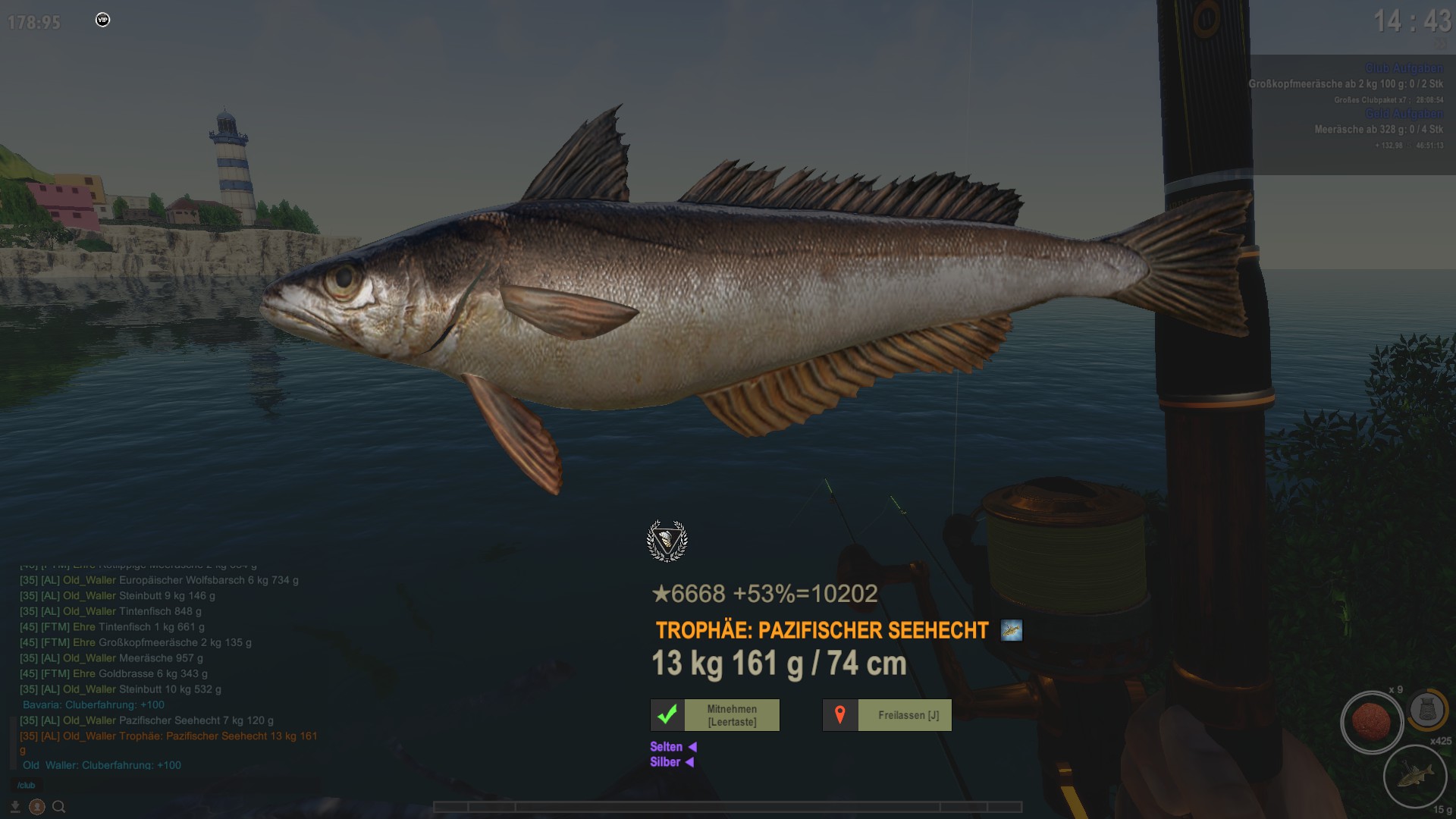Open the chat magnifying glass search
Viewport: 1456px width, 819px height.
(59, 807)
